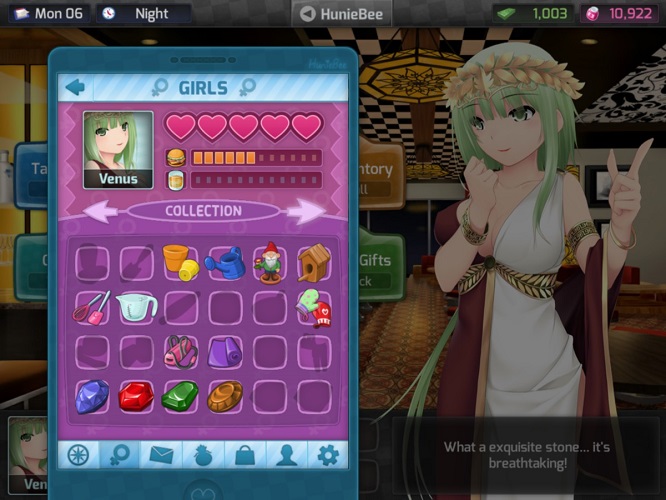The image size is (666, 500).
Task: Pick the garden gnome item
Action: click(268, 263)
